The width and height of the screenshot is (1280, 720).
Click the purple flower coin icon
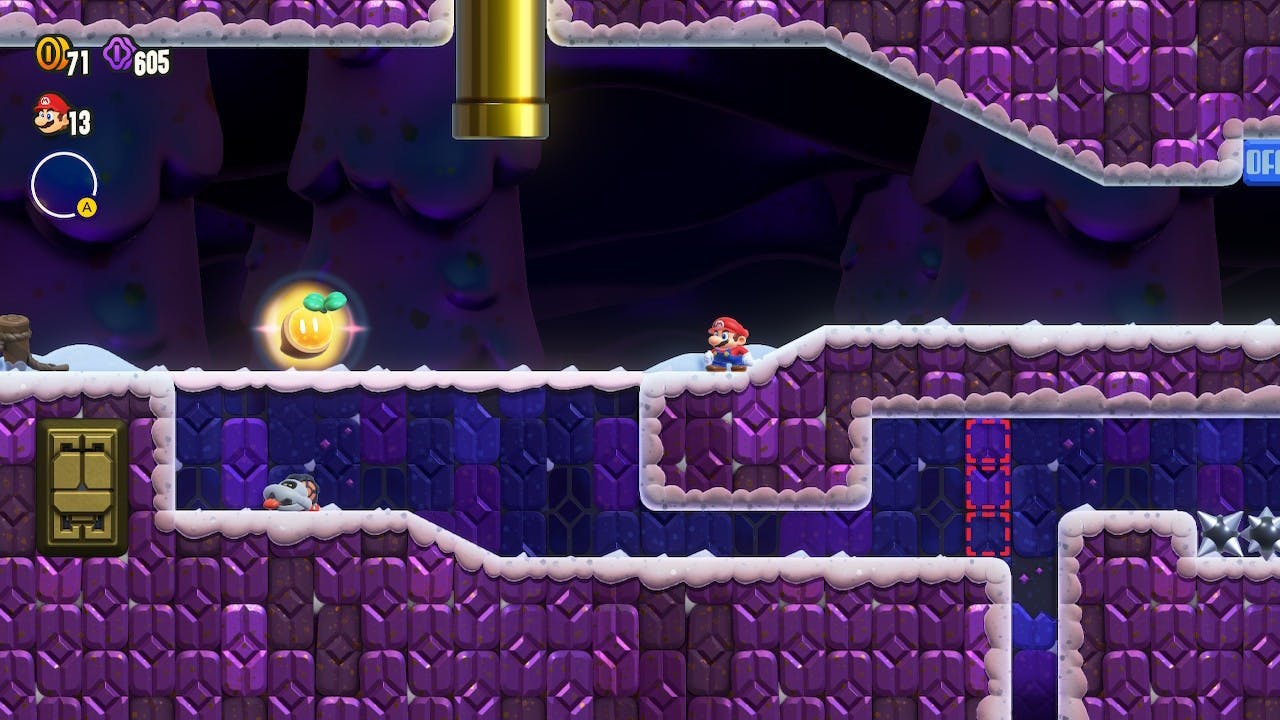point(117,54)
